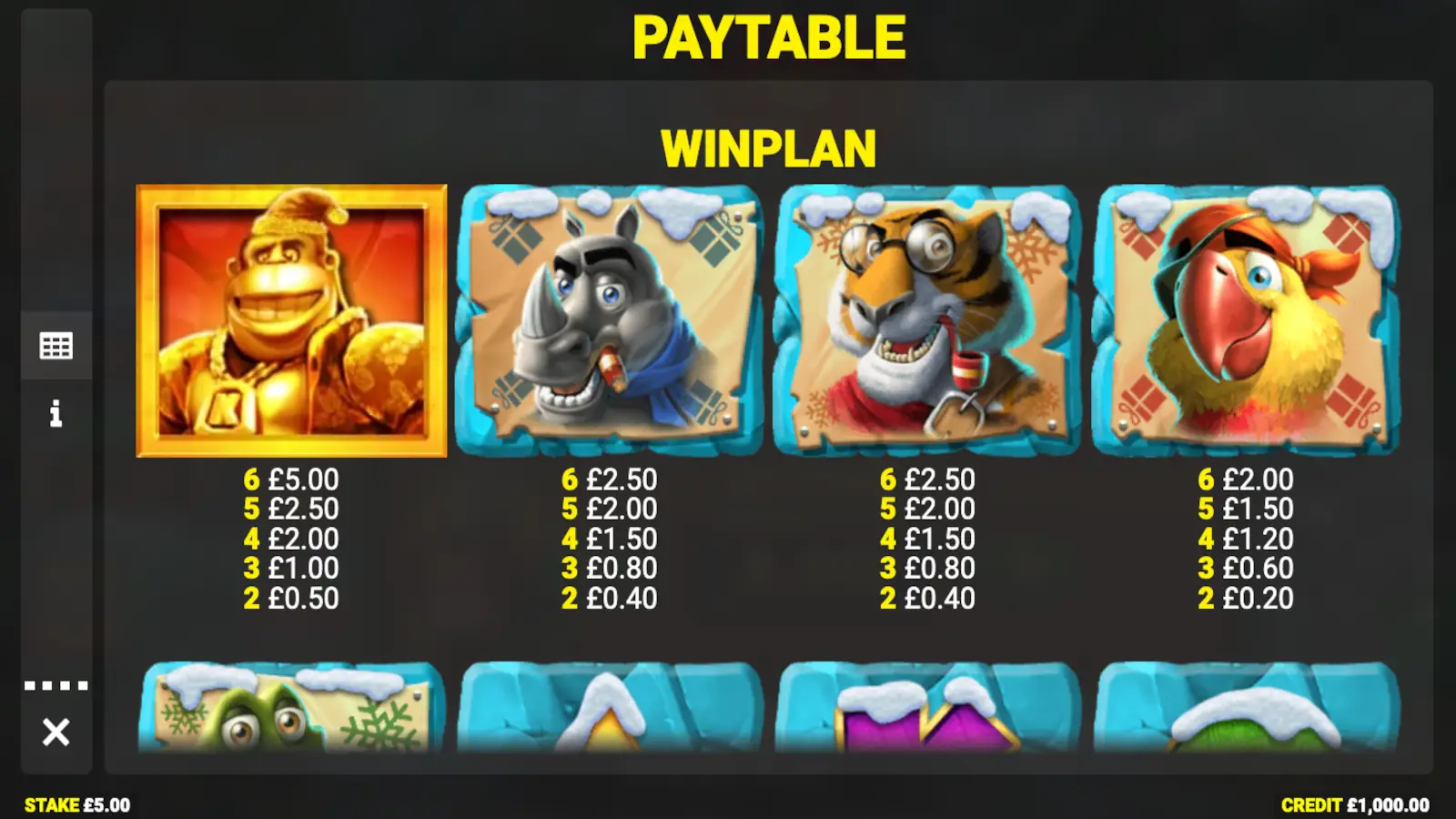Select the cigar-smoking rhino symbol

(610, 318)
